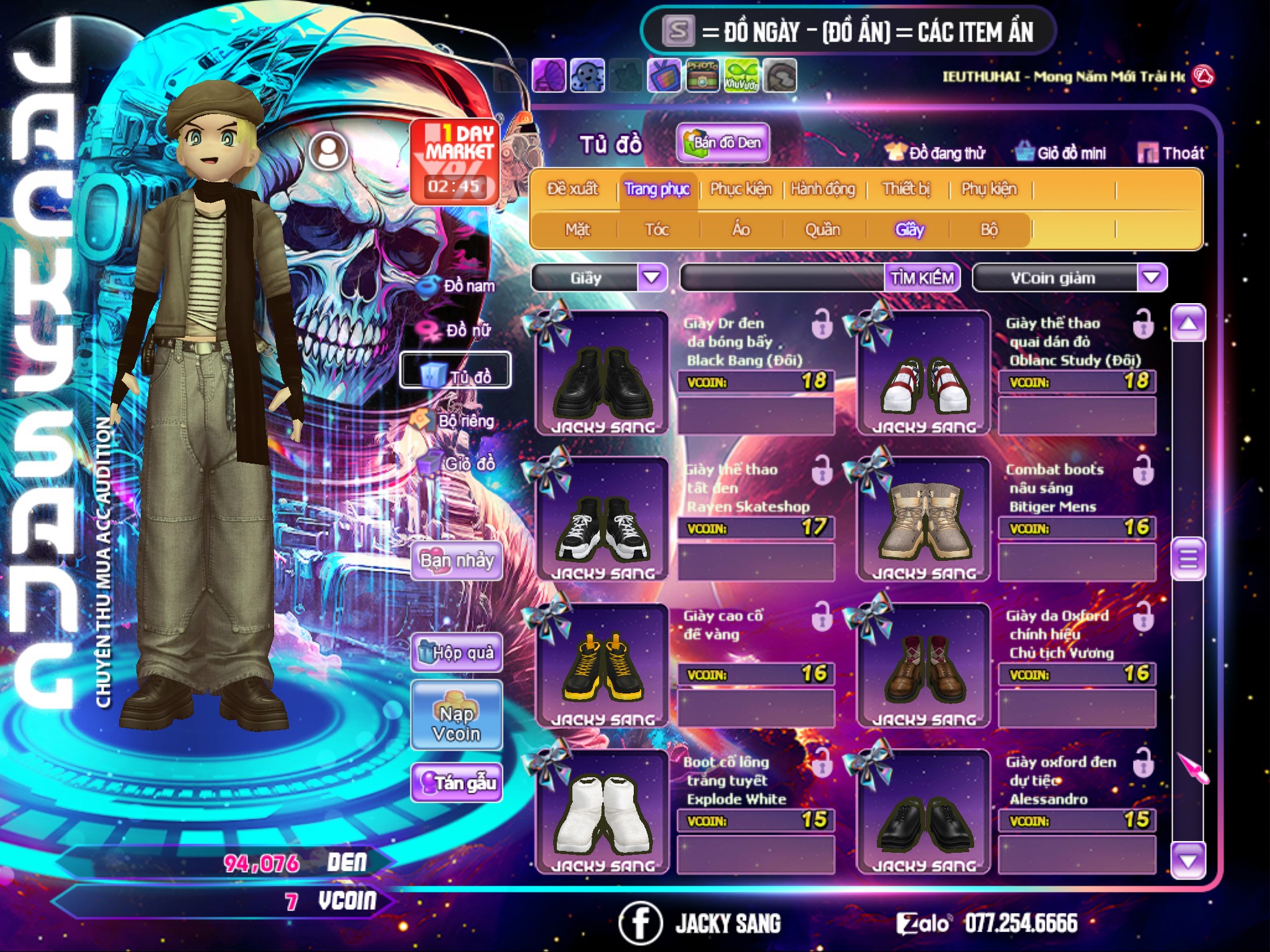Image resolution: width=1270 pixels, height=952 pixels.
Task: Open the VCoin giảm sort dropdown
Action: (x=1152, y=277)
